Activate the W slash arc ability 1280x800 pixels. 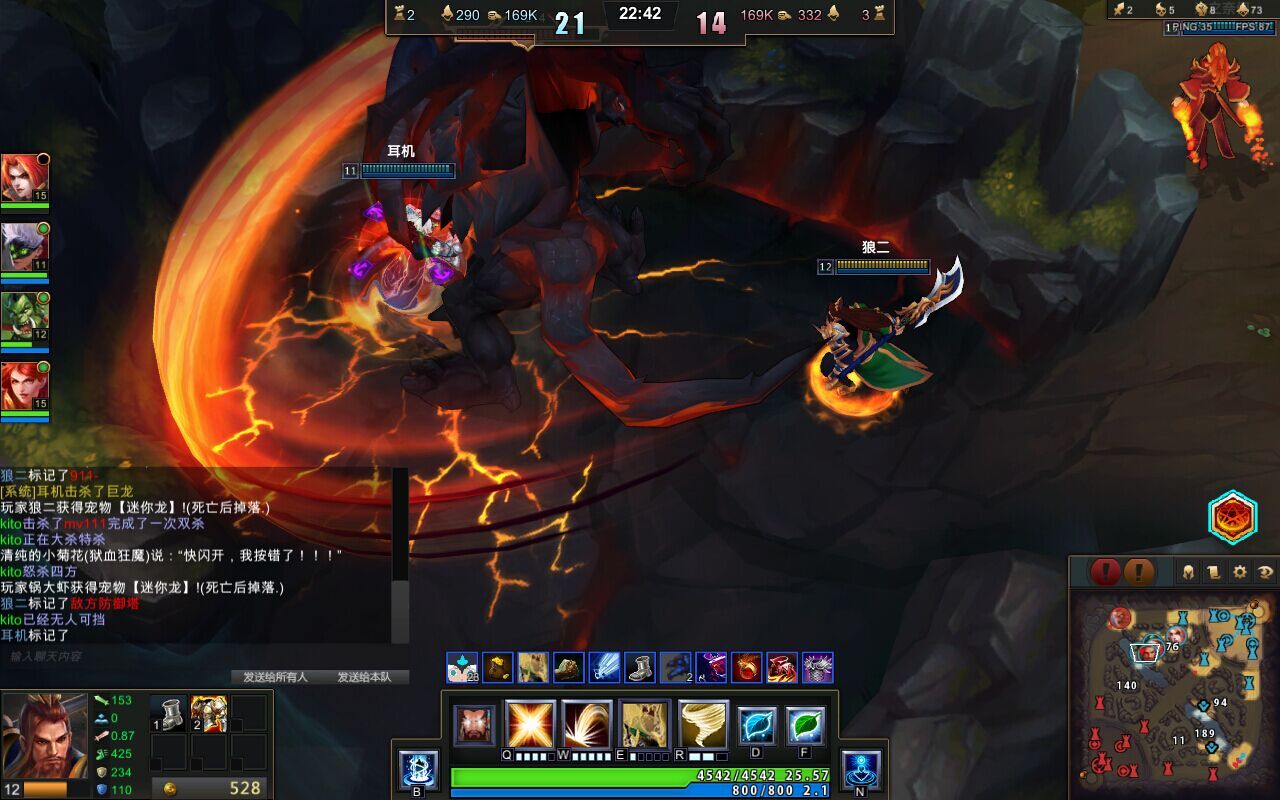pos(587,724)
